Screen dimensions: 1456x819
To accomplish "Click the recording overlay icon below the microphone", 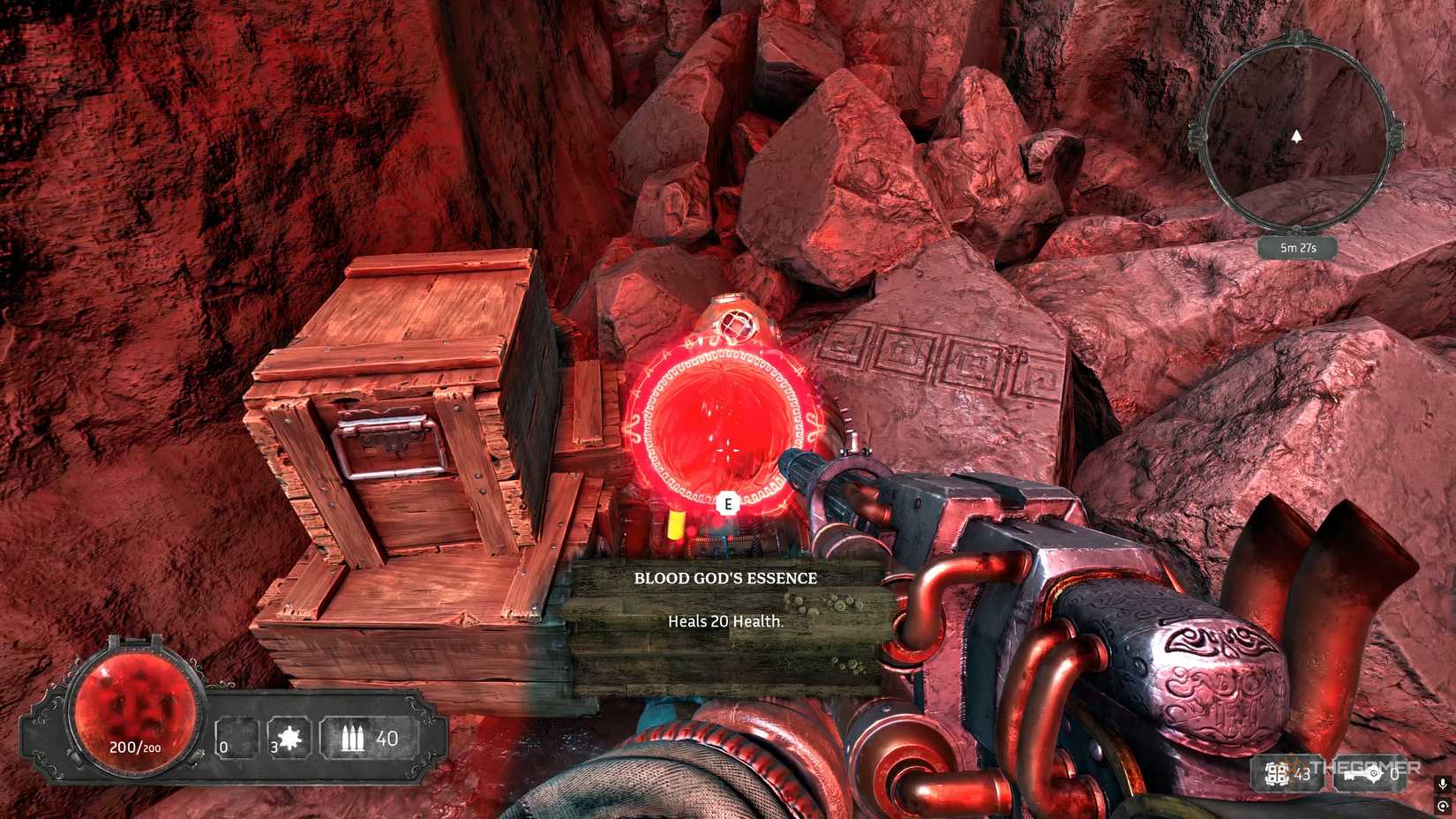I will 1444,806.
